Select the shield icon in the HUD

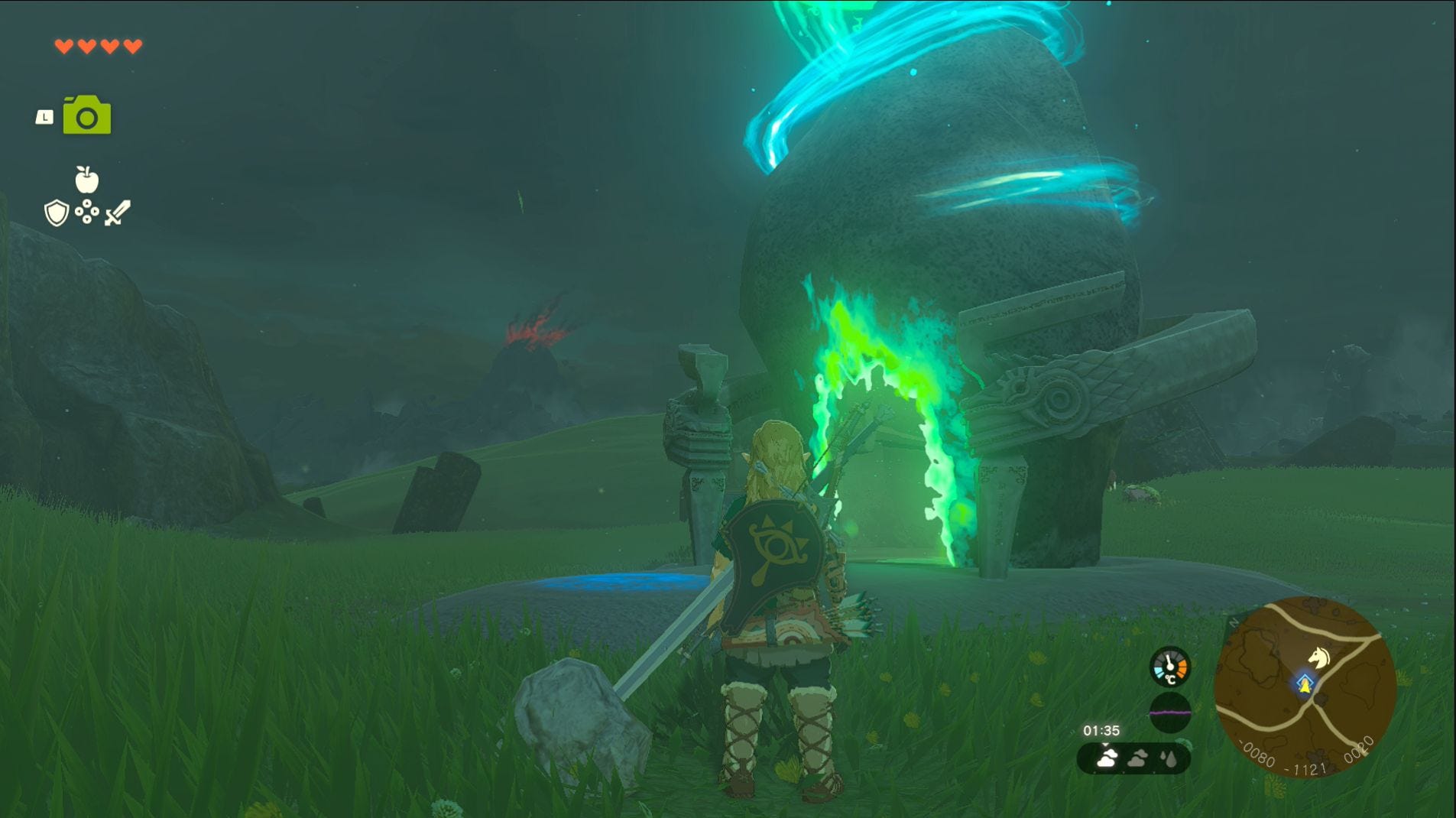[x=56, y=213]
